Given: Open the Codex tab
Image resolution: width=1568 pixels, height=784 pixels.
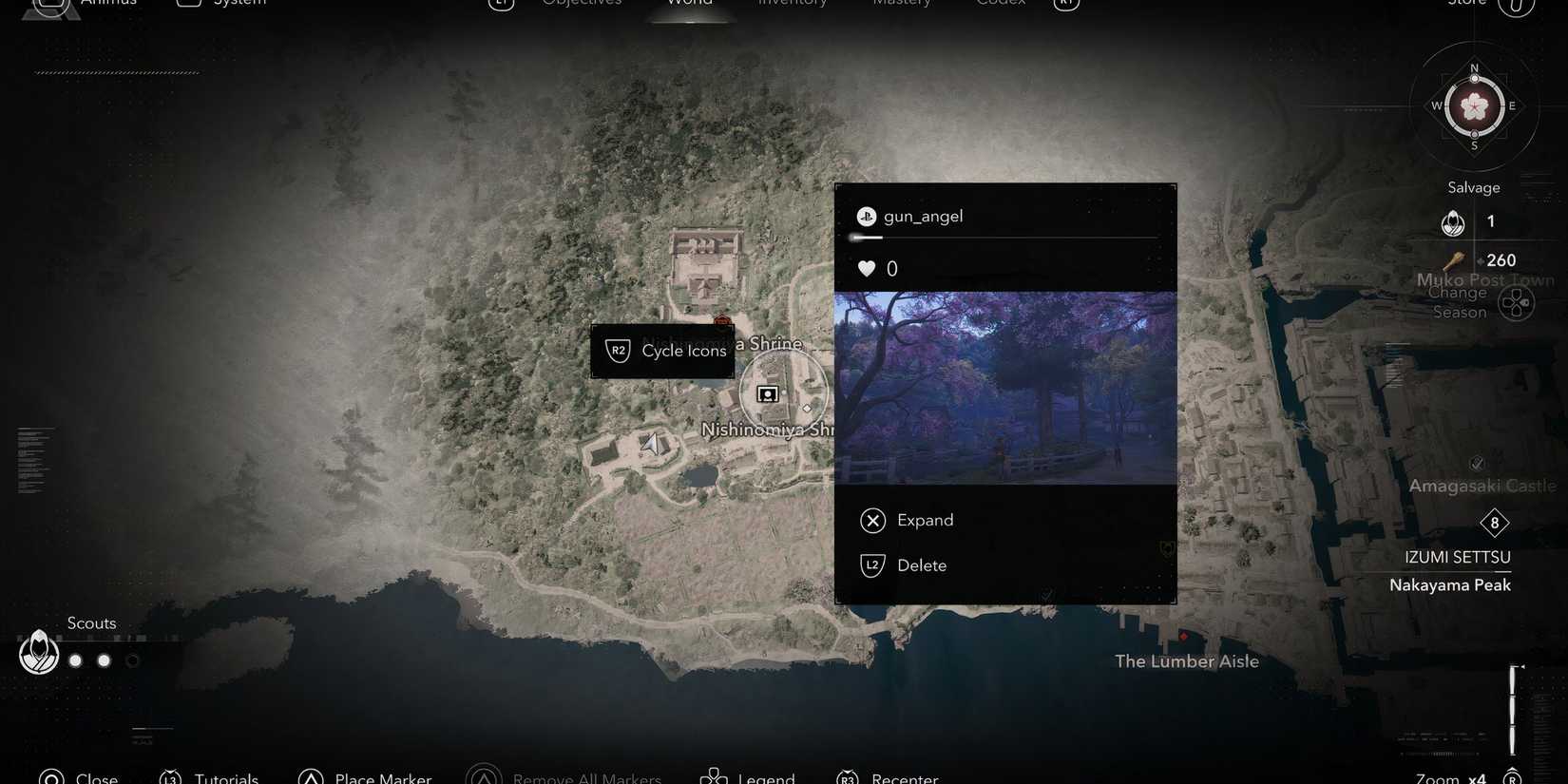Looking at the screenshot, I should tap(1000, 4).
